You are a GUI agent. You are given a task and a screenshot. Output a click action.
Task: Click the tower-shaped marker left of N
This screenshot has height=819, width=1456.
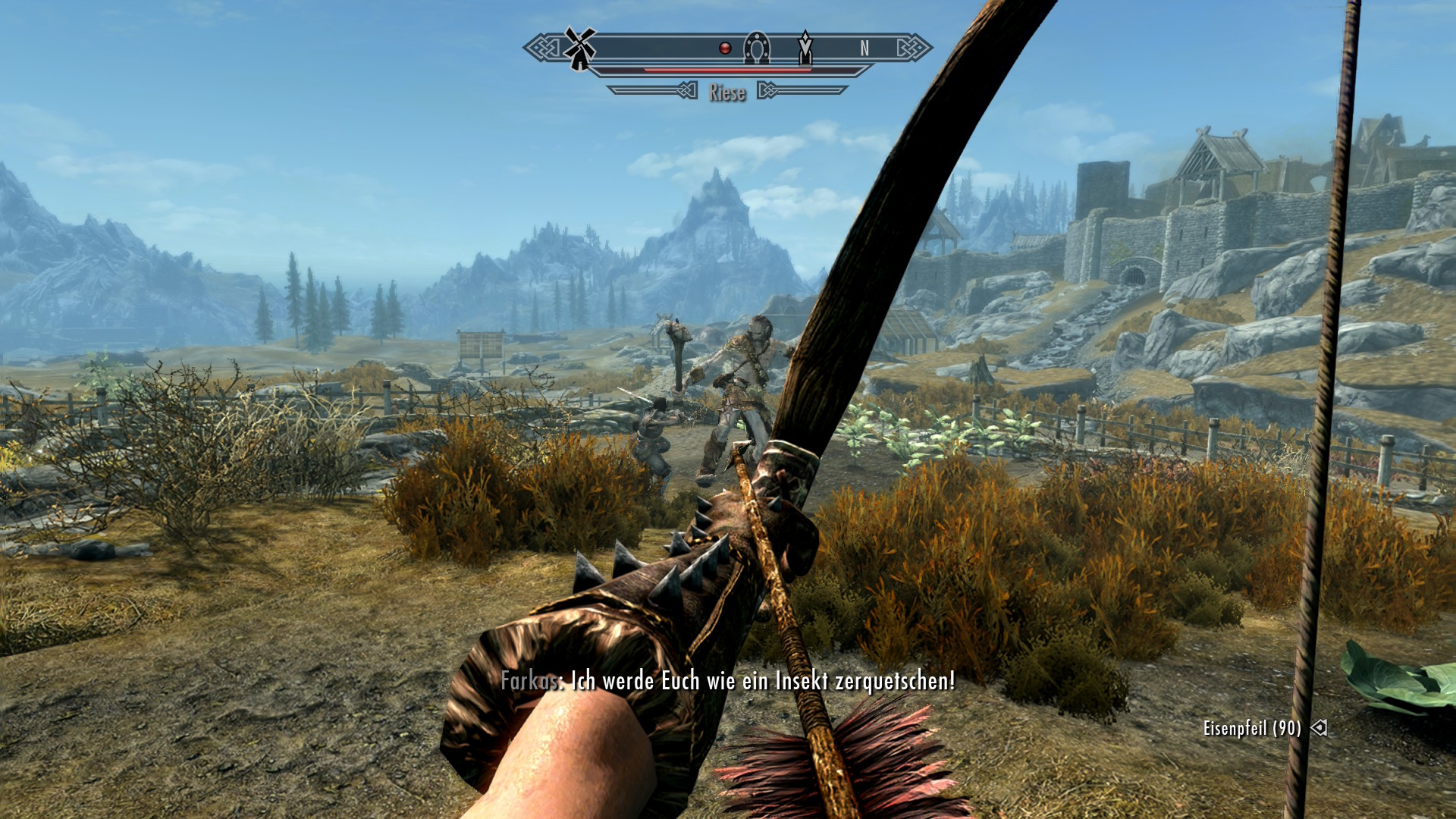(805, 48)
